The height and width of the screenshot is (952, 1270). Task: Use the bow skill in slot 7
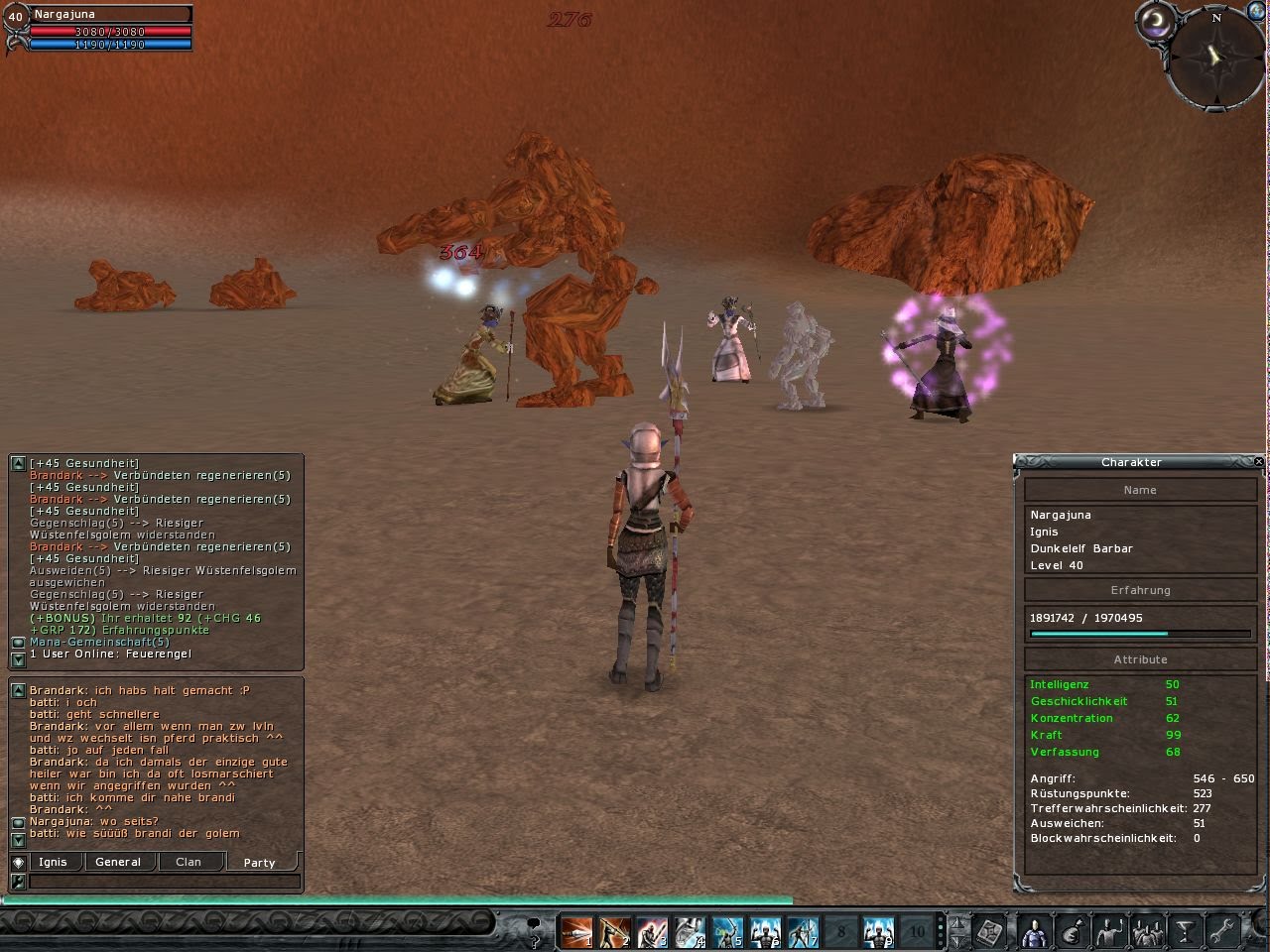click(x=803, y=932)
